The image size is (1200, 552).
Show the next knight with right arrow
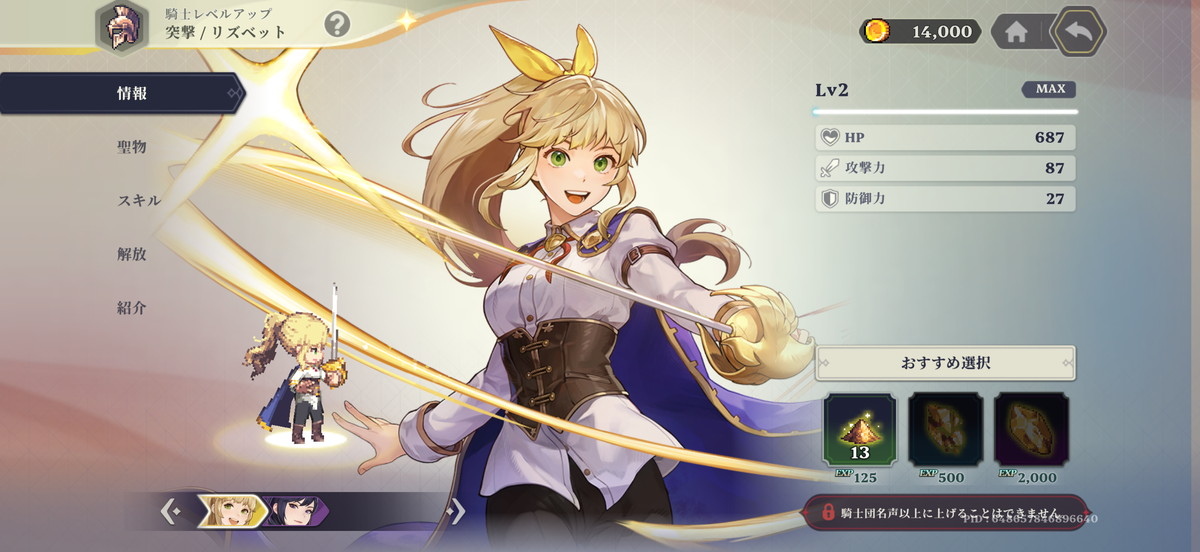[x=455, y=512]
